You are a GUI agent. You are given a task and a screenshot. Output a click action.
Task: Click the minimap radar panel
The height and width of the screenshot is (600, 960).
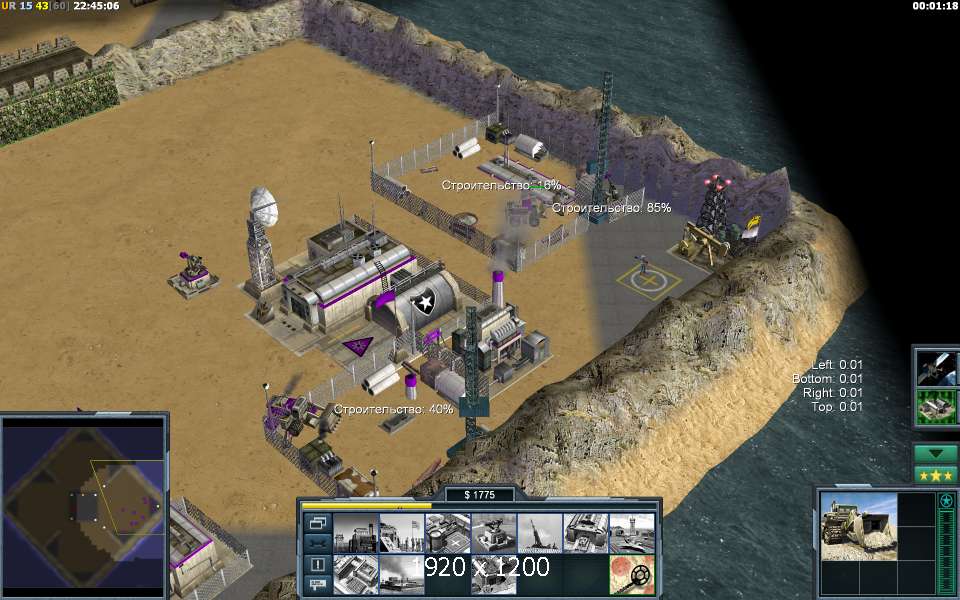pos(84,505)
